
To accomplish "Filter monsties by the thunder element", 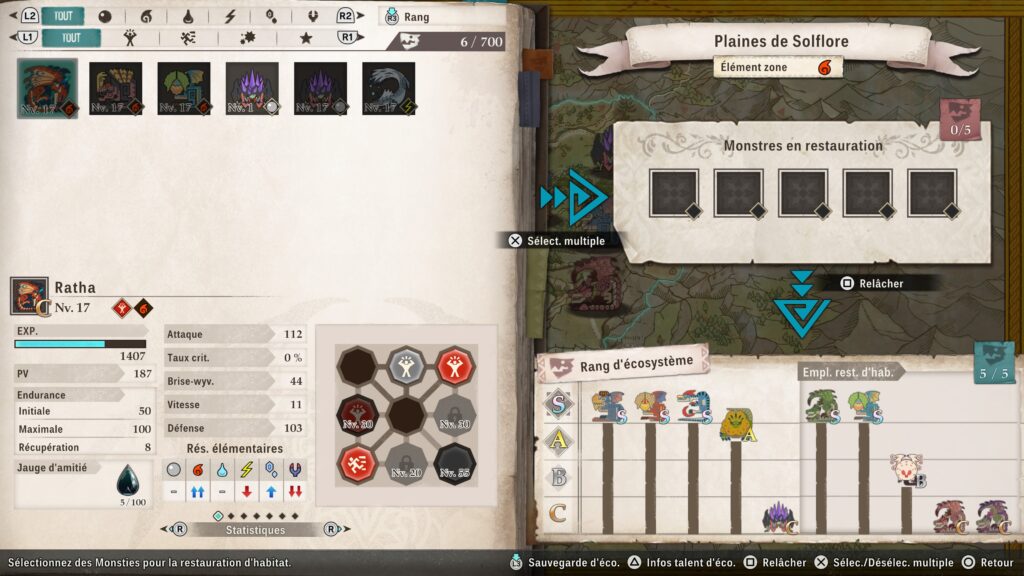I will [229, 16].
